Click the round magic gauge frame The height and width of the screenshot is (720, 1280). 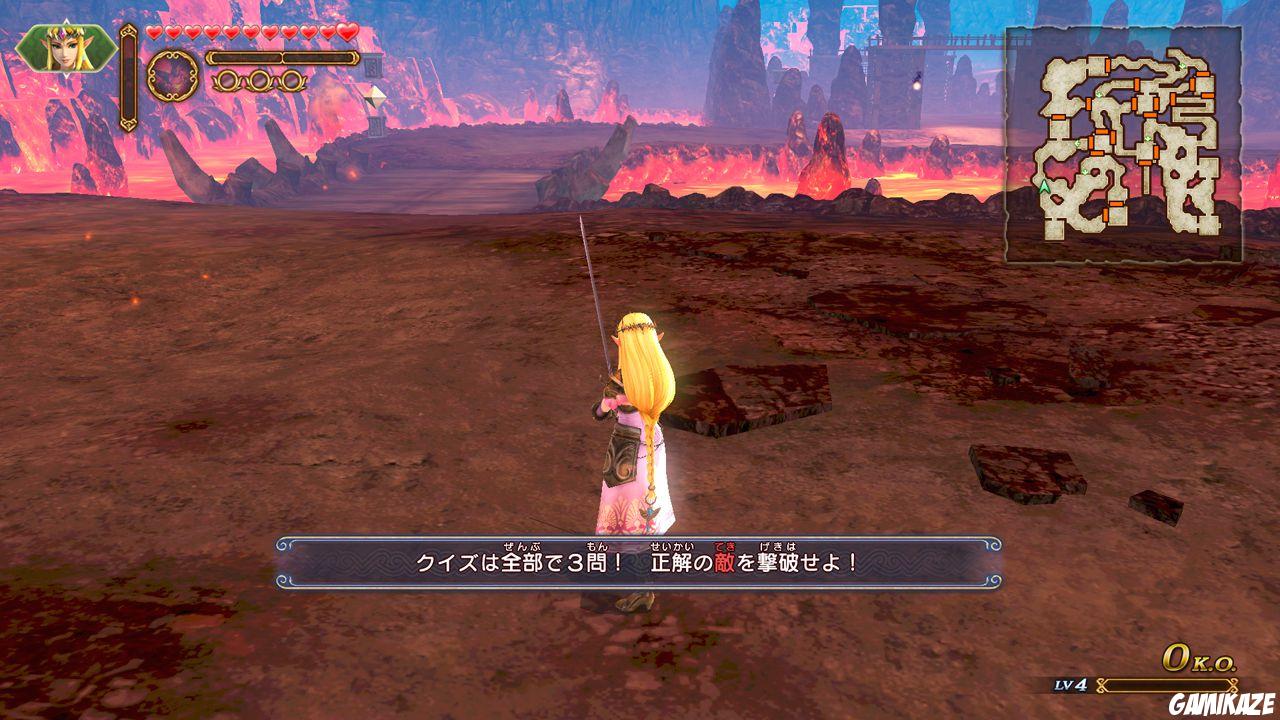coord(172,76)
